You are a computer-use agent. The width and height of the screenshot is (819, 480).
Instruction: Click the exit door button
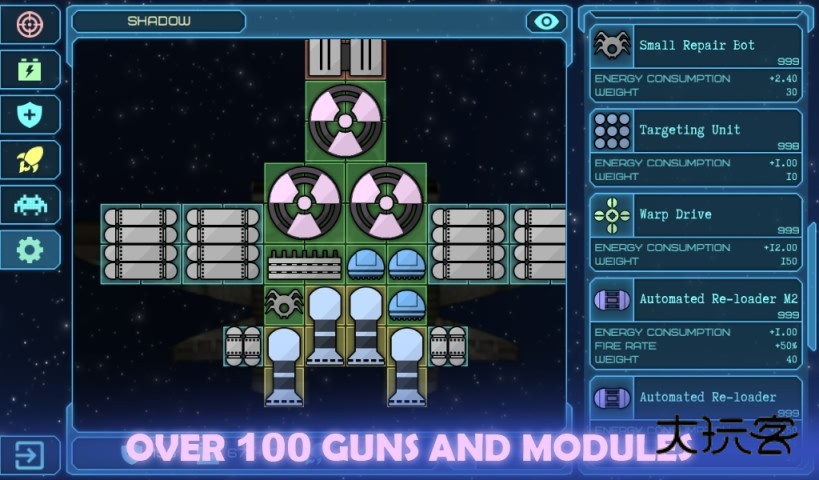click(x=29, y=456)
